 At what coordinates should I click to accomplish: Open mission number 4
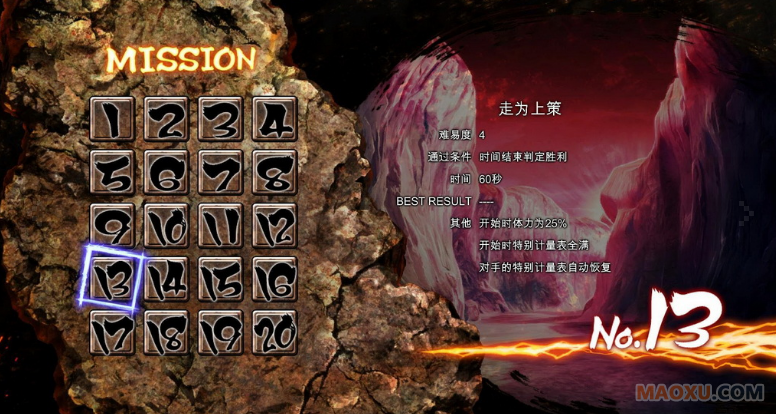click(x=275, y=120)
